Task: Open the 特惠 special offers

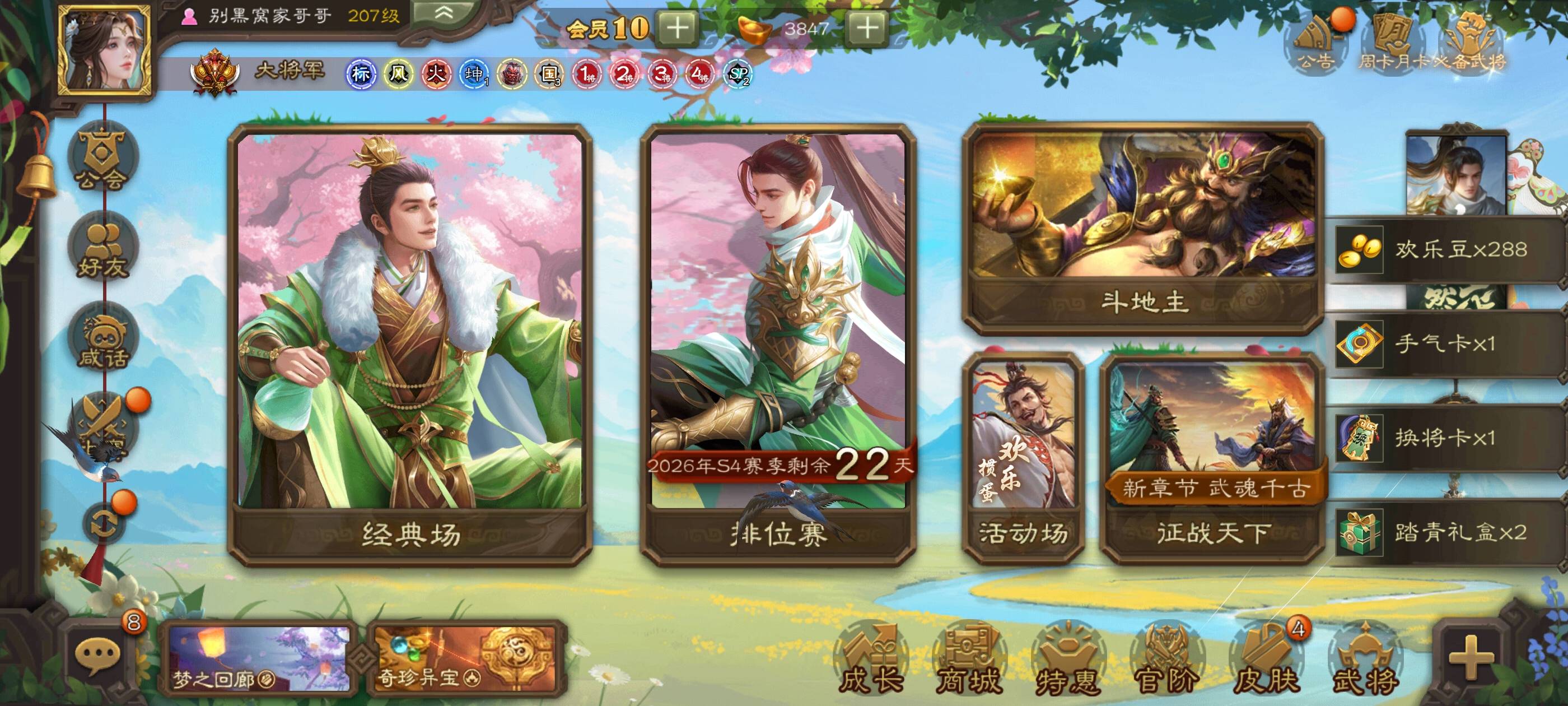Action: (1068, 659)
